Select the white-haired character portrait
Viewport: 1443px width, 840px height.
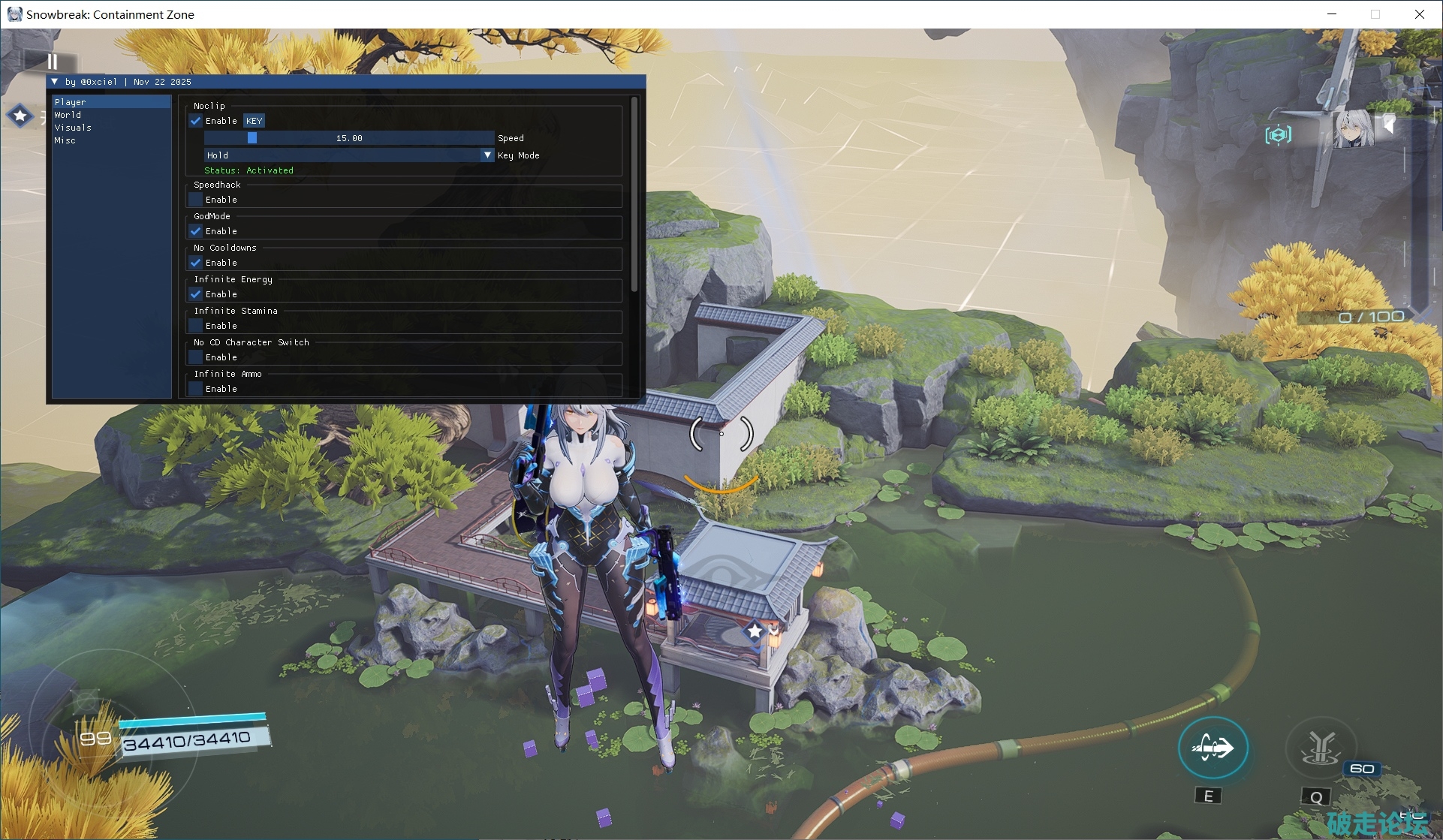[1352, 129]
